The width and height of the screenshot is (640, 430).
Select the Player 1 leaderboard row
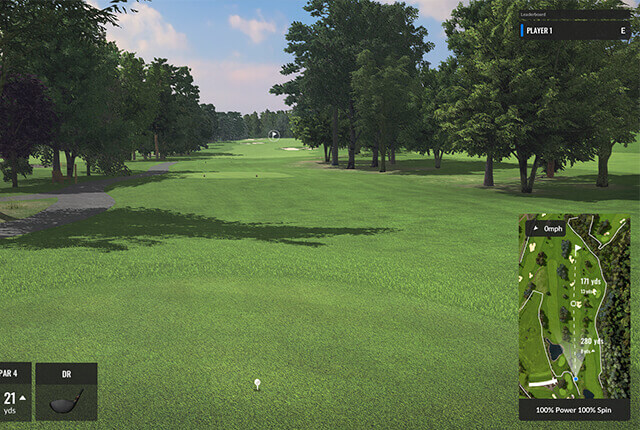click(573, 30)
